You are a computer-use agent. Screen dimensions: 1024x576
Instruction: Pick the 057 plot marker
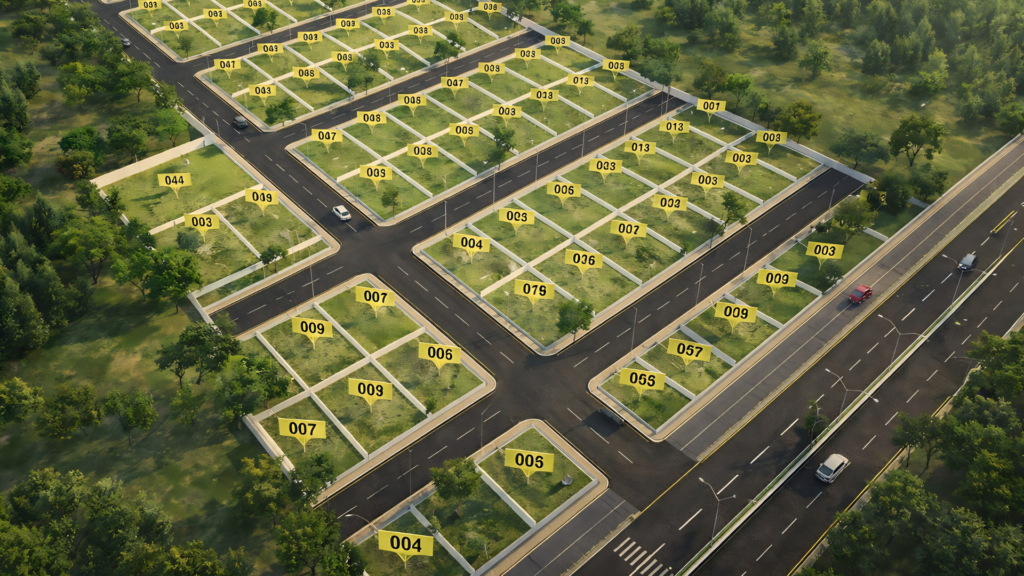click(x=689, y=349)
